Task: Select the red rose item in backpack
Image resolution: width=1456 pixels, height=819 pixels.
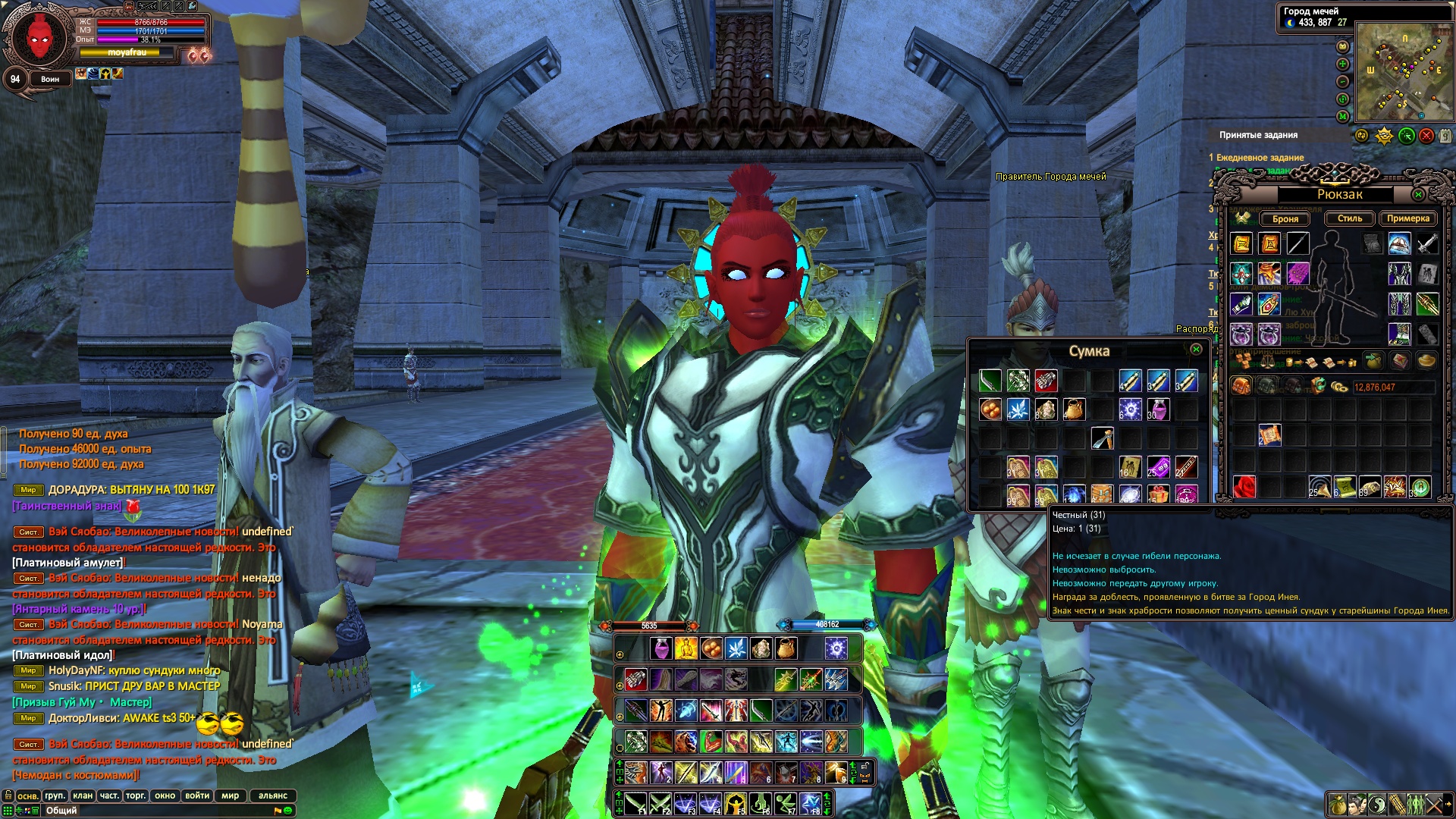Action: point(1244,487)
